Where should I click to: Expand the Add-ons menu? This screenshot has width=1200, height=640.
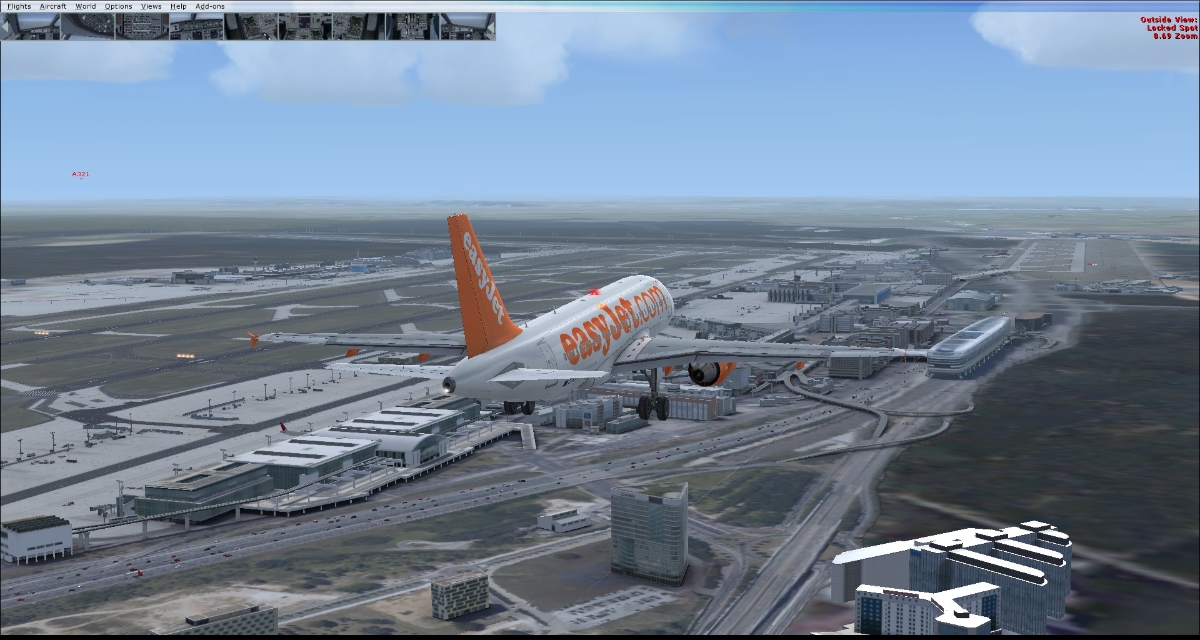pos(210,6)
